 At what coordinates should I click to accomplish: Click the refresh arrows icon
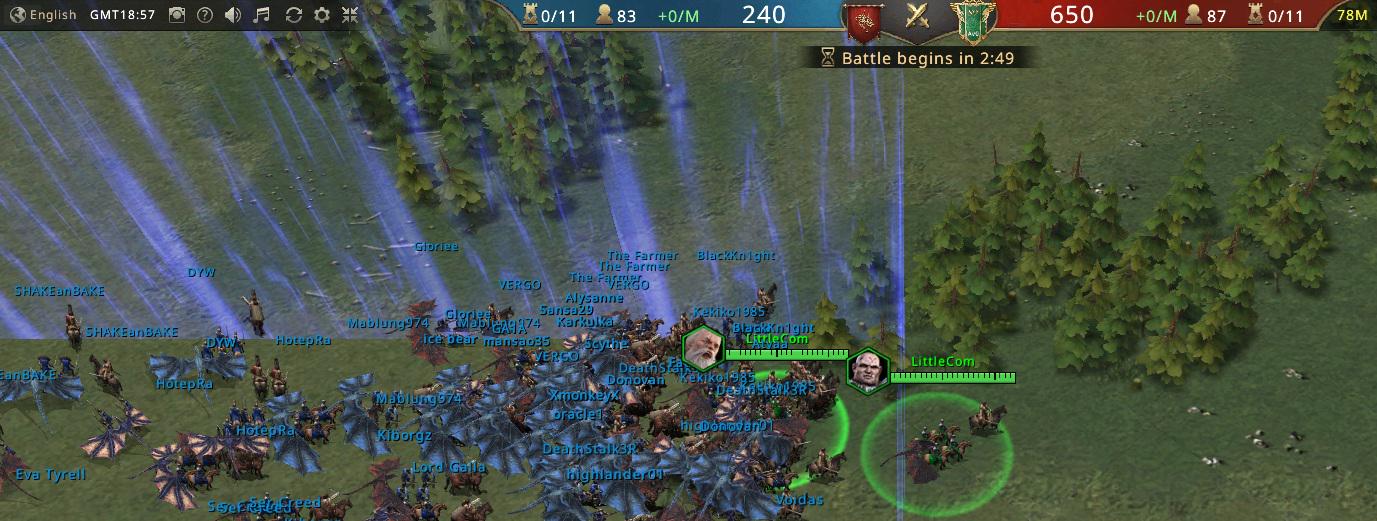pos(293,15)
